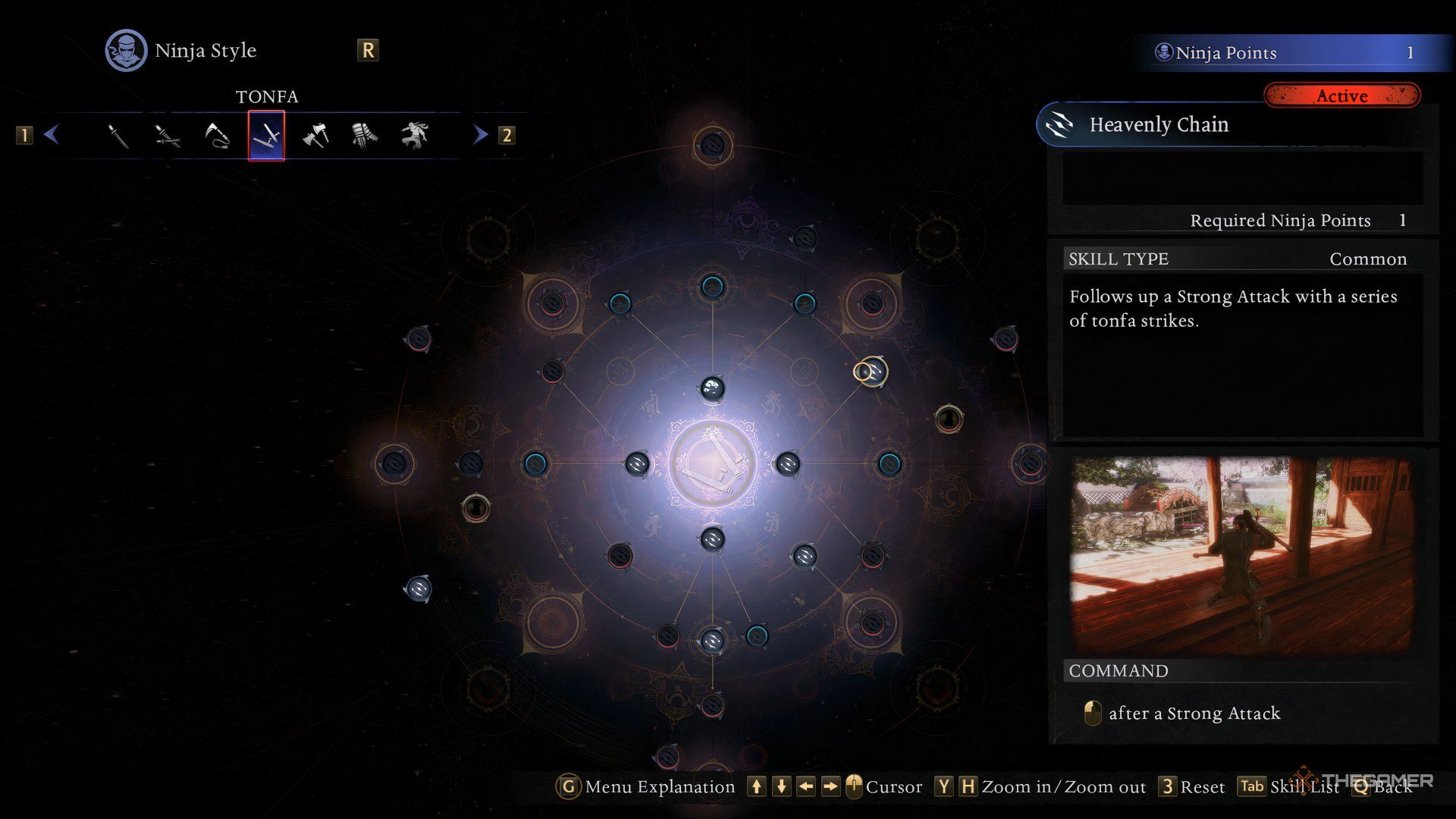The image size is (1456, 819).
Task: Click the left arrow of the weapon selector
Action: click(52, 135)
